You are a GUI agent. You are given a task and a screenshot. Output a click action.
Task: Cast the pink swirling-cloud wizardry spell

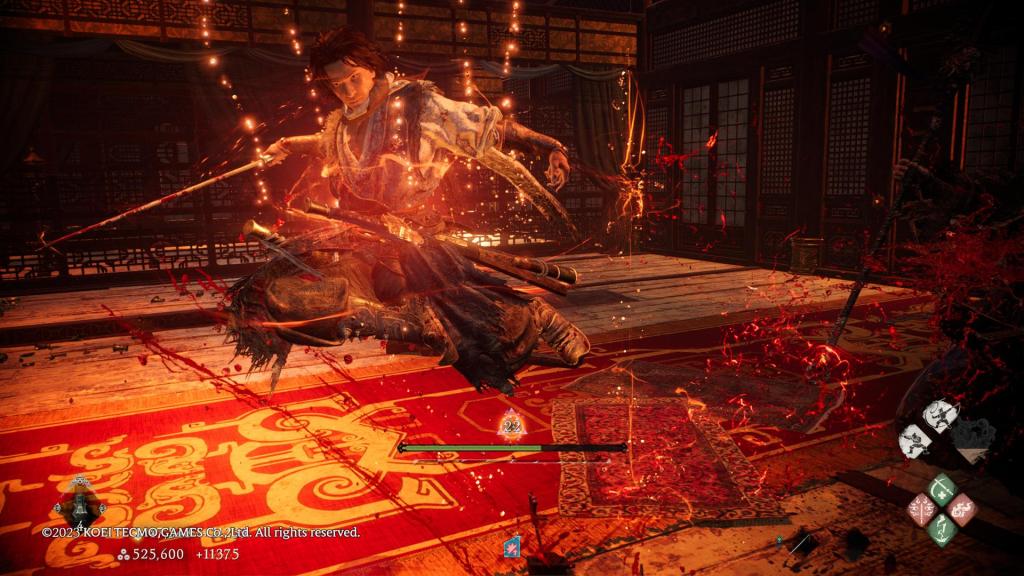[963, 509]
